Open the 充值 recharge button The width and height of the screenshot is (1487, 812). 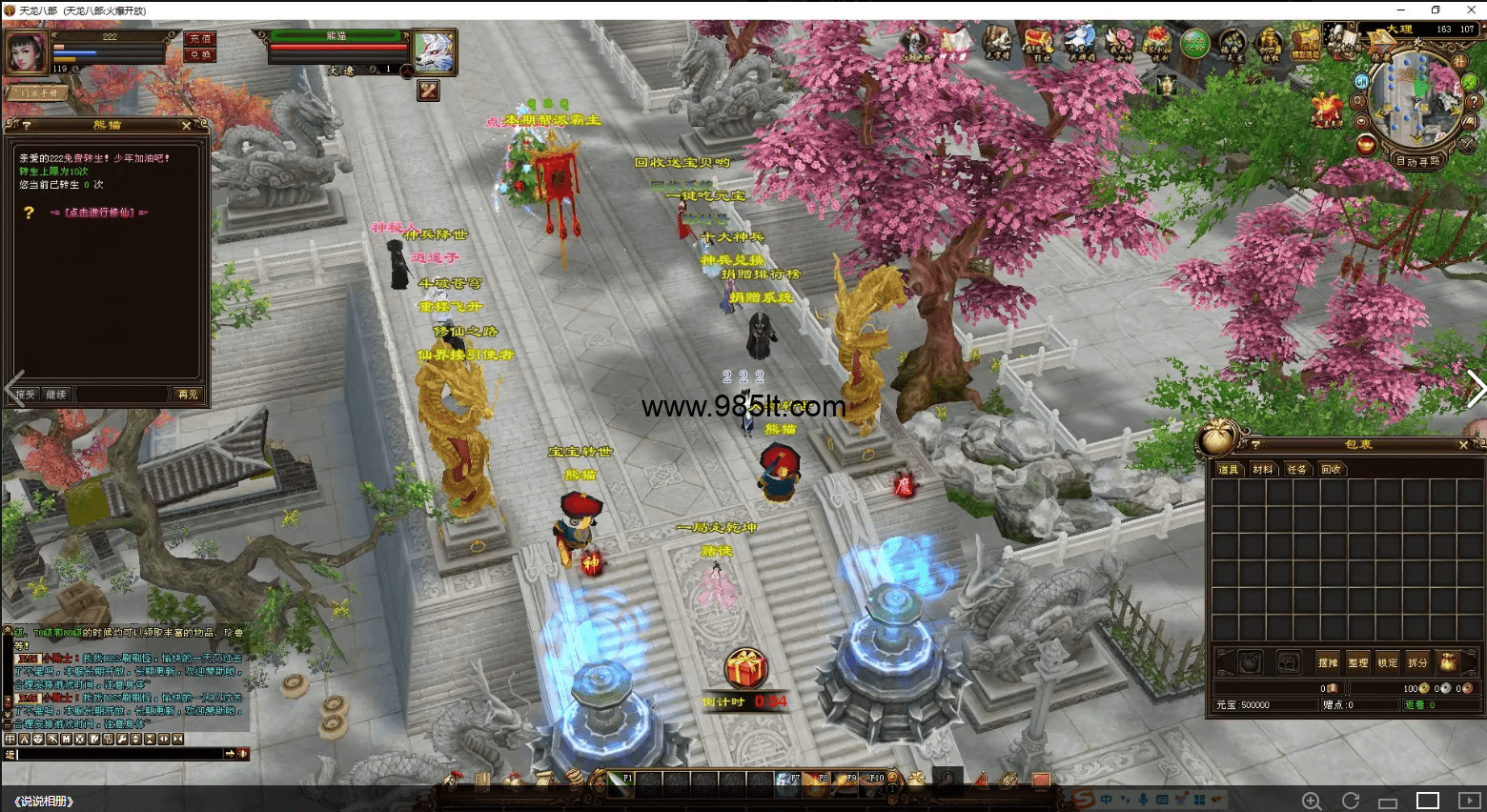pyautogui.click(x=200, y=39)
